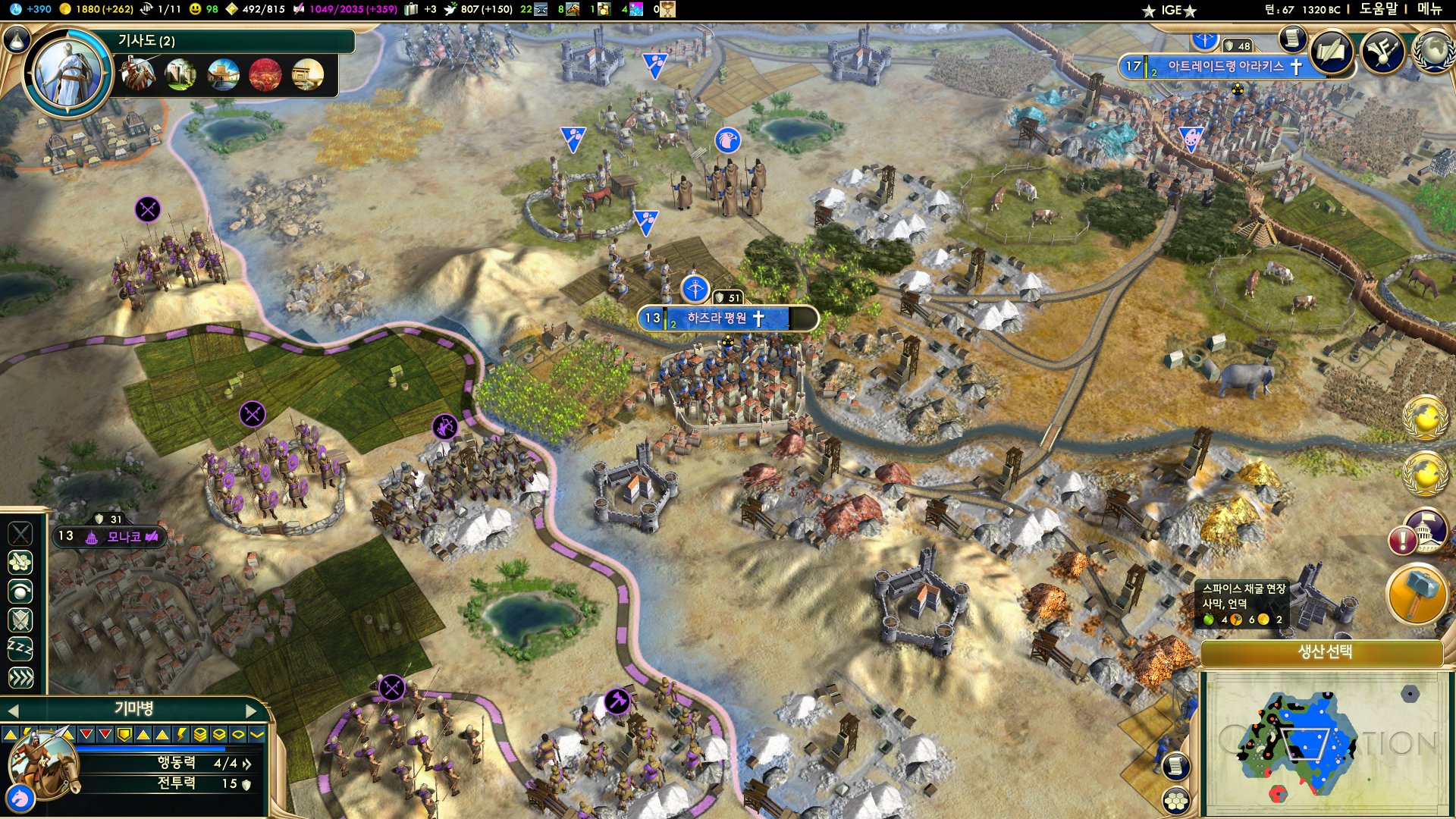1456x819 pixels.
Task: Open the diplomacy globe-with-laurel button
Action: pos(1432,52)
